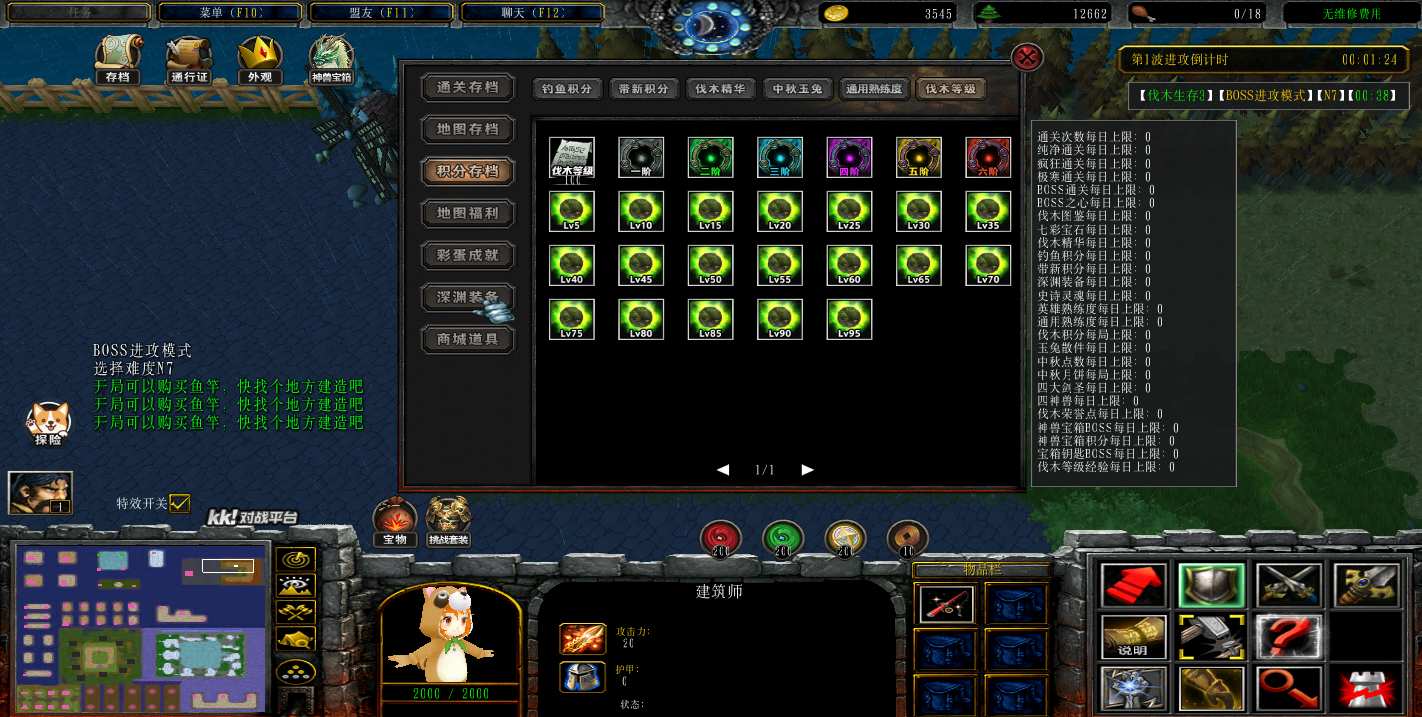Click the Lv95 logging level icon
This screenshot has height=717, width=1422.
pos(849,319)
